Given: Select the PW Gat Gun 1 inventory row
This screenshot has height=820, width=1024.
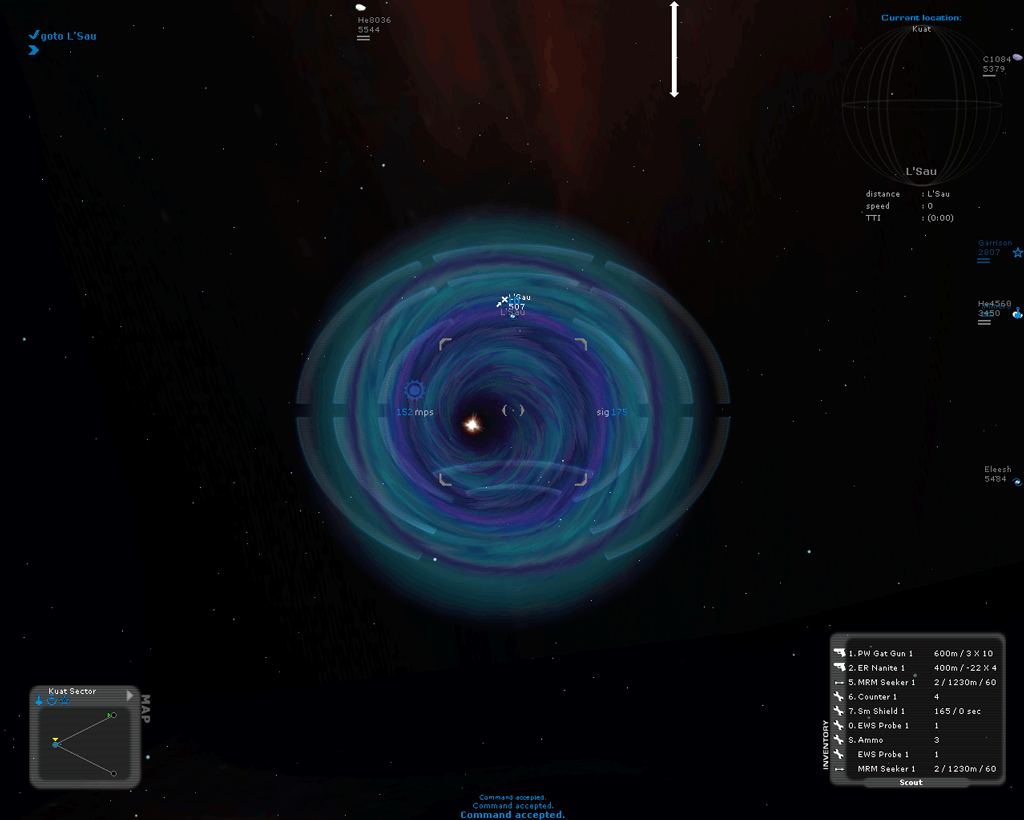Looking at the screenshot, I should click(x=914, y=653).
